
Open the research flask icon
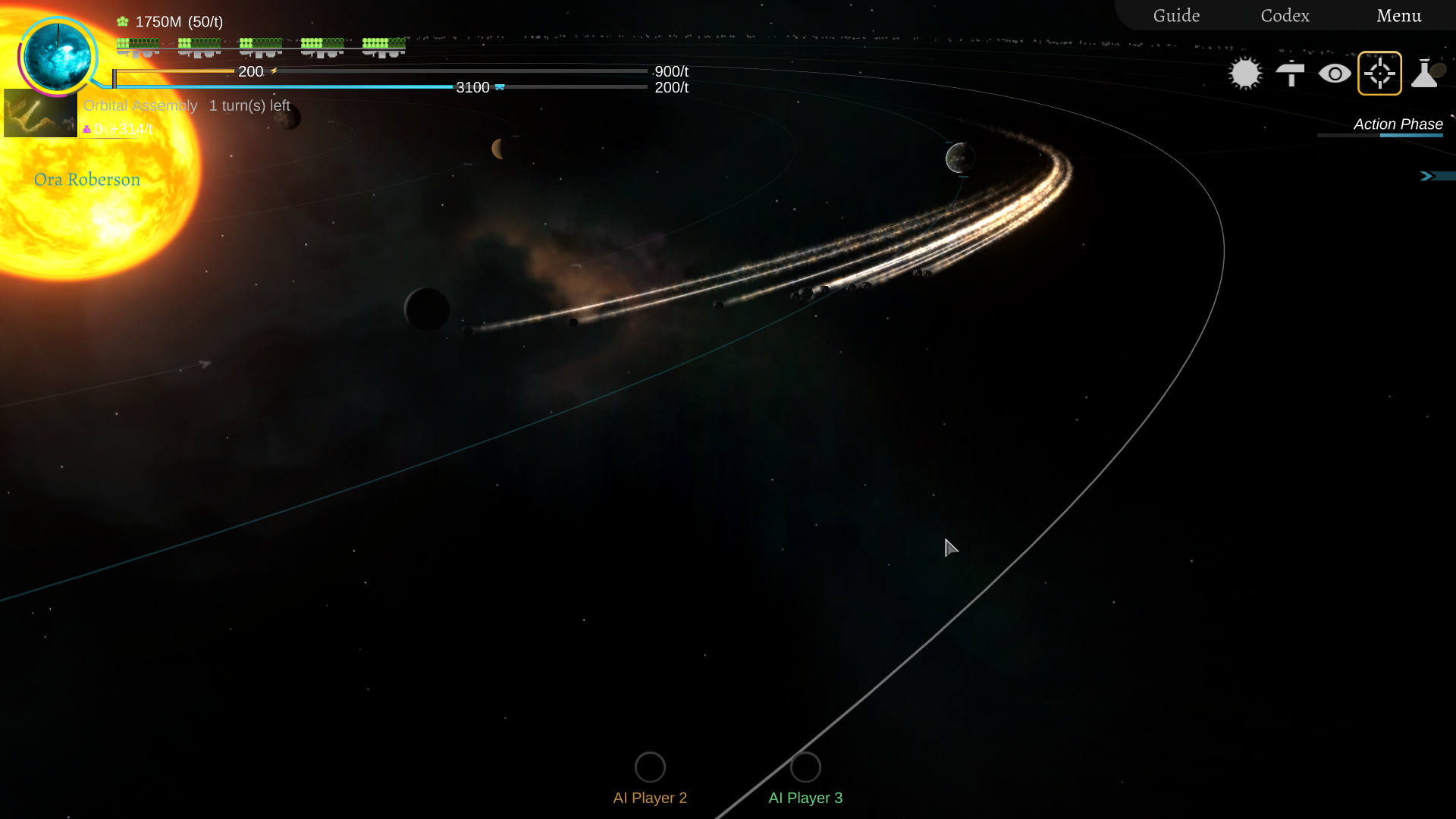1425,74
